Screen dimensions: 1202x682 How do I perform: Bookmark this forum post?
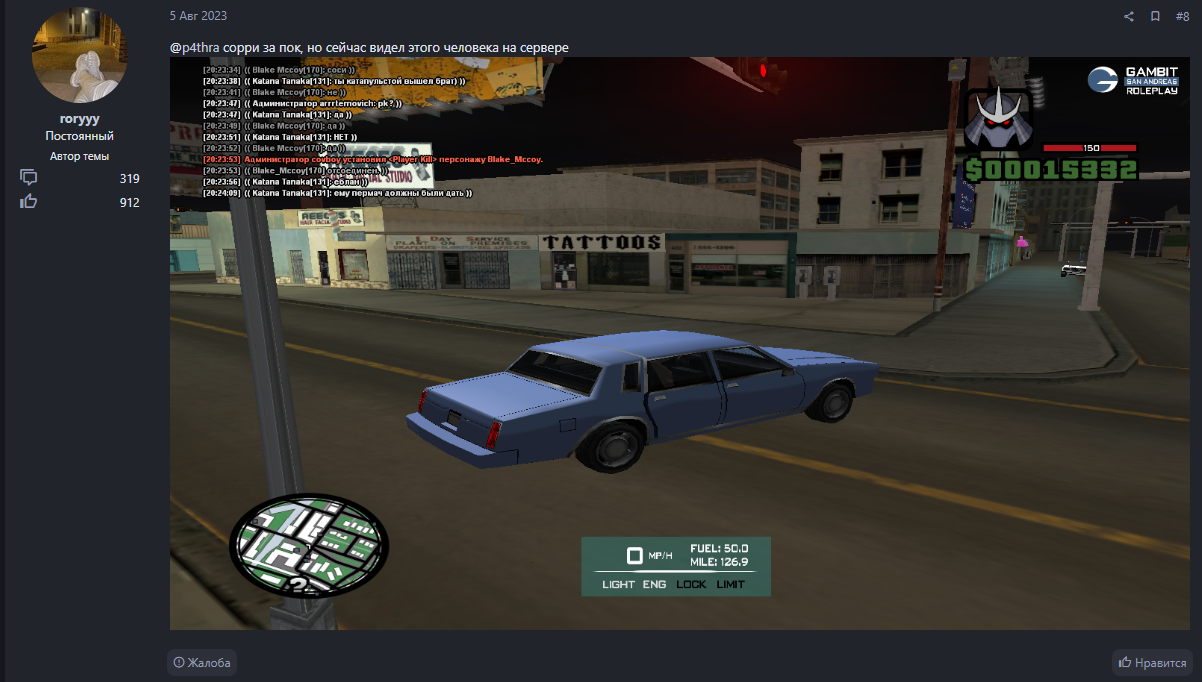[1155, 16]
